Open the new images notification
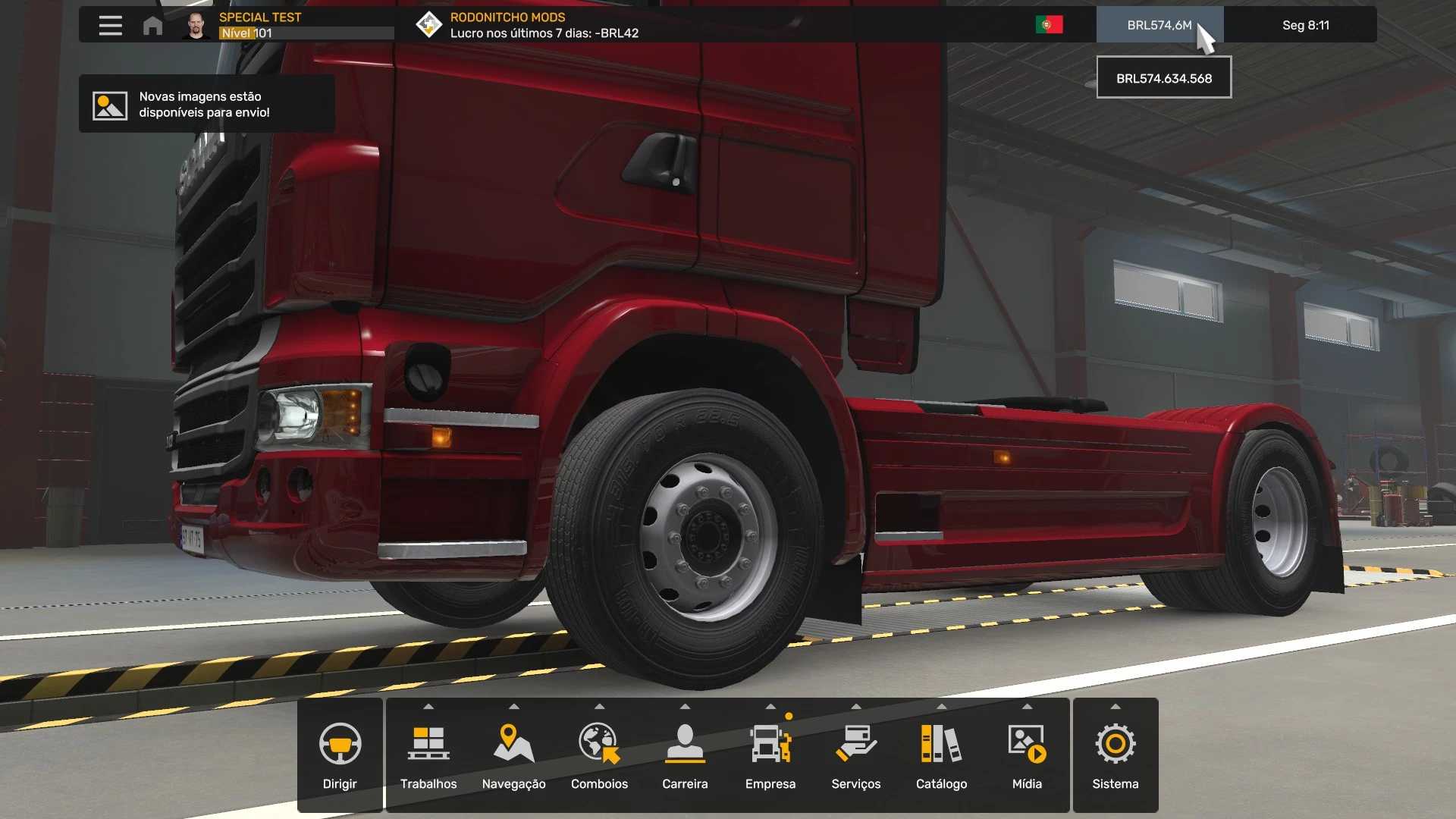This screenshot has height=819, width=1456. point(206,105)
